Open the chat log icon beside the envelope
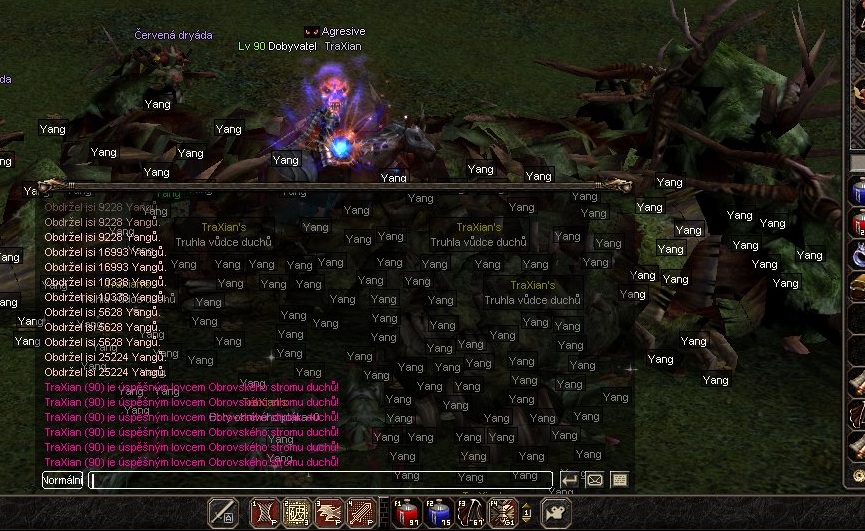Screen dimensions: 865x531 click(x=619, y=480)
